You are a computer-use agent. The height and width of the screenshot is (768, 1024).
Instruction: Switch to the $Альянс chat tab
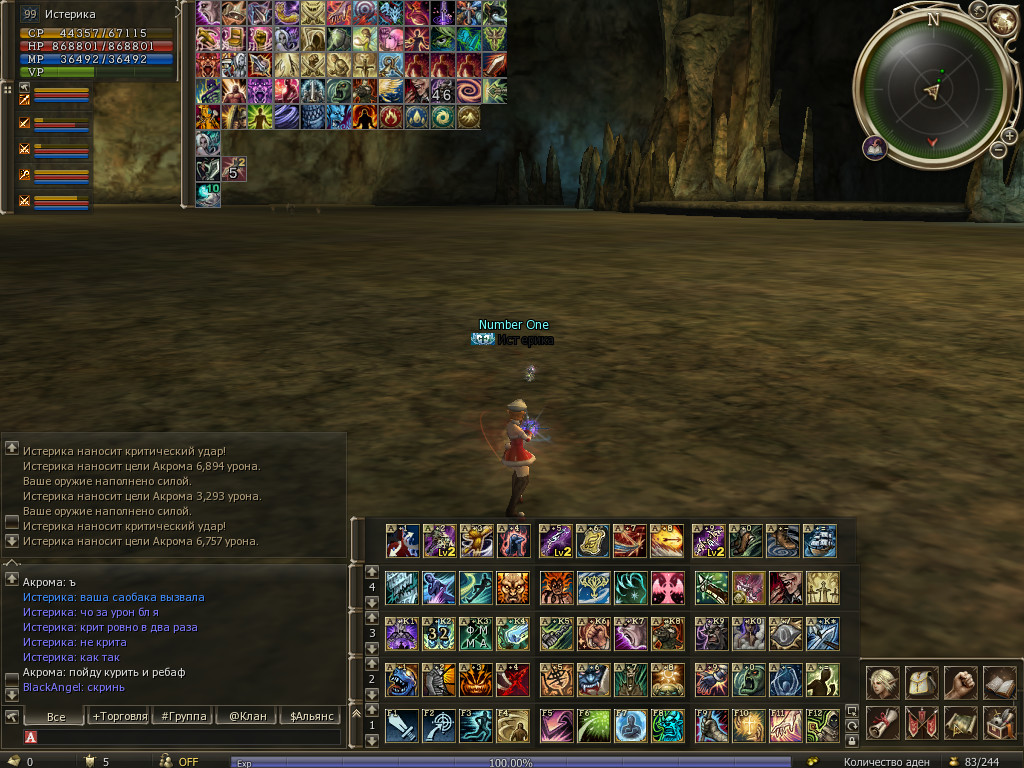314,716
